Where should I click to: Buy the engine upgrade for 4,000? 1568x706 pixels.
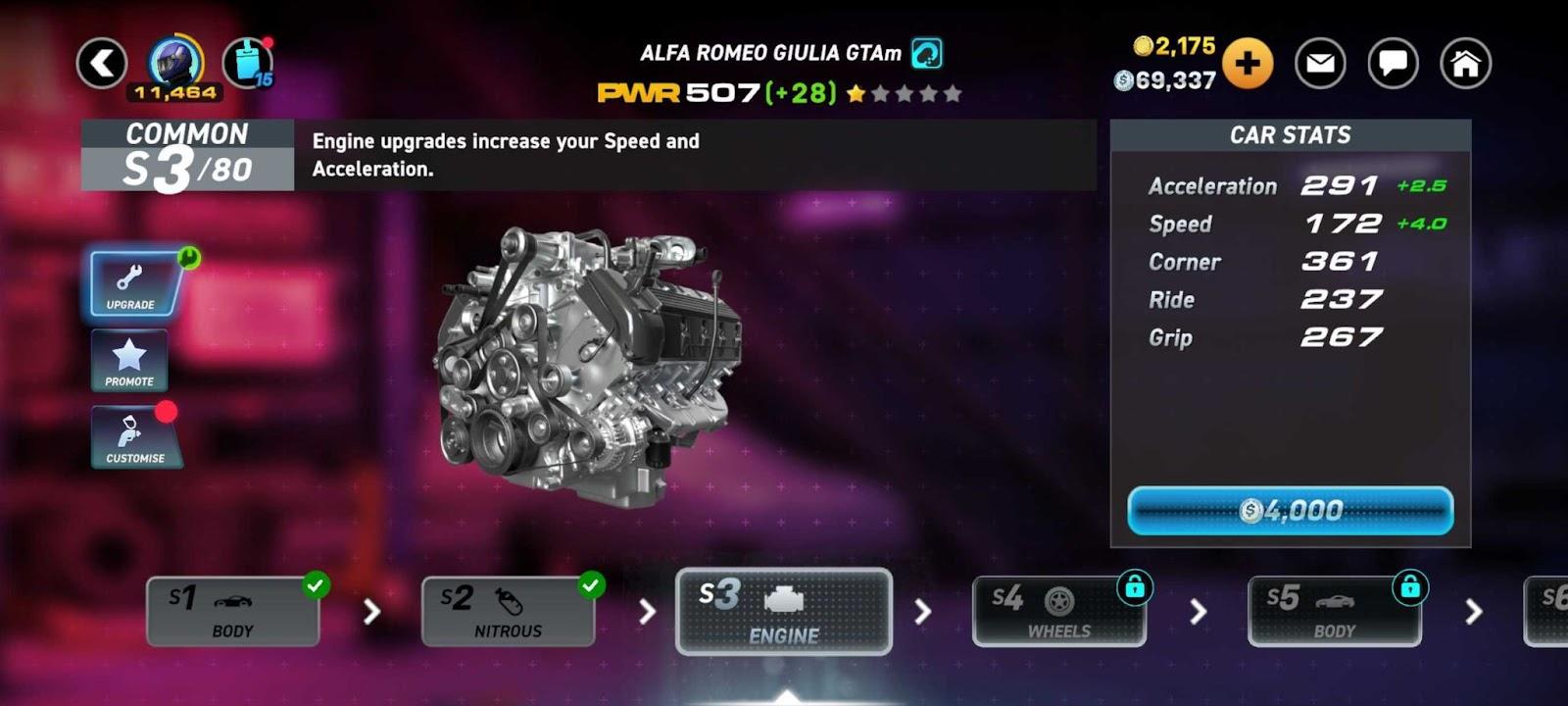[x=1290, y=511]
